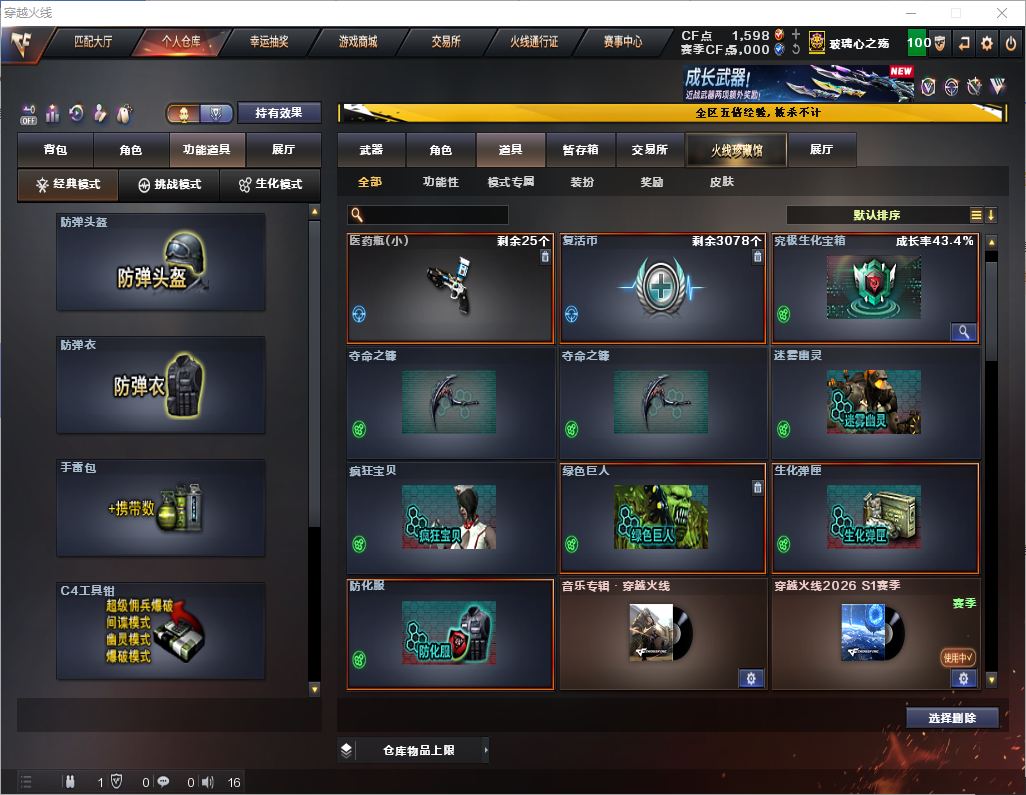Open the 幸运抽奖 lucky draw page
This screenshot has height=795, width=1026.
269,42
